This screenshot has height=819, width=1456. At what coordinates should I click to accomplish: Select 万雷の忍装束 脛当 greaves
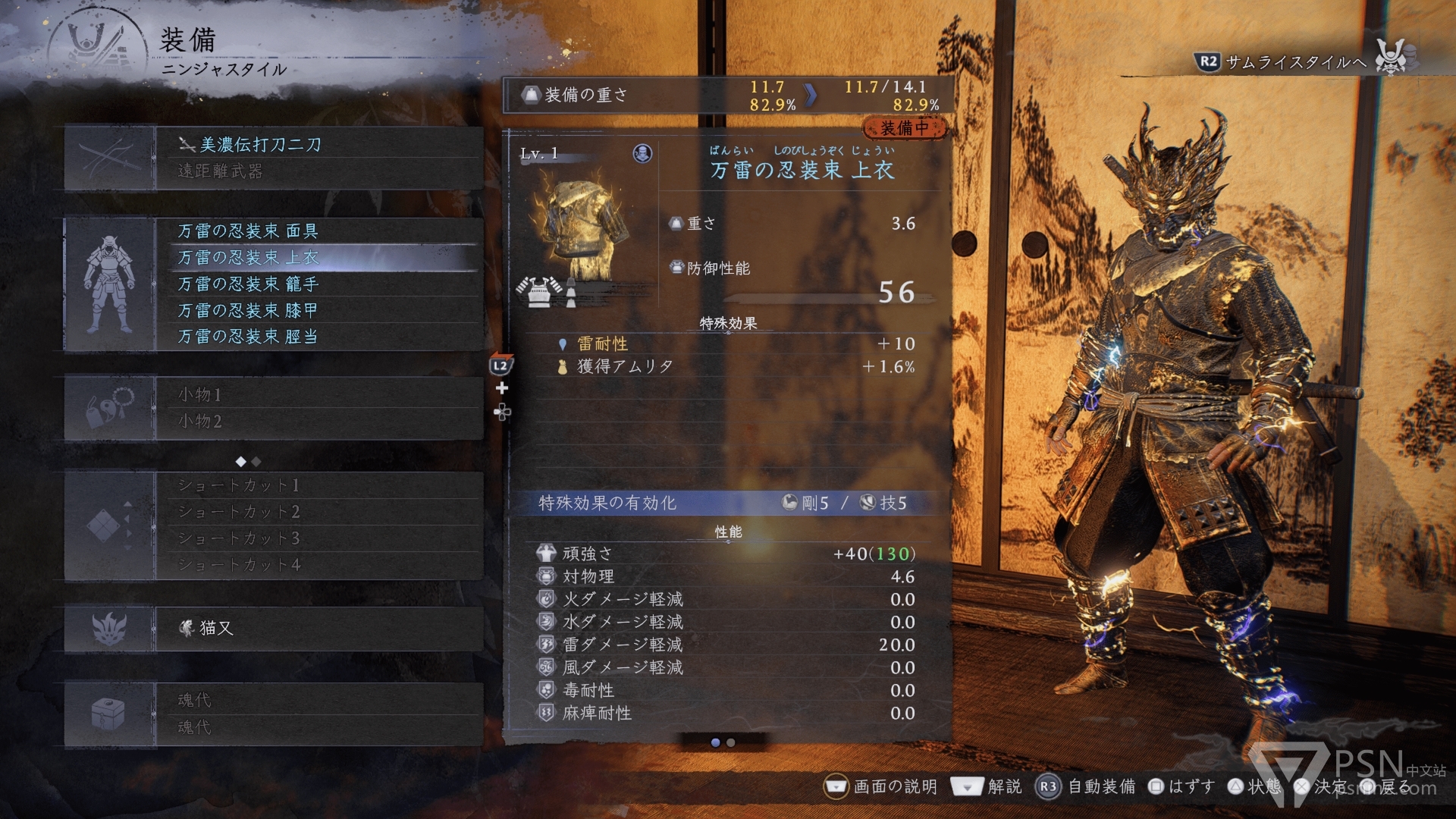318,336
